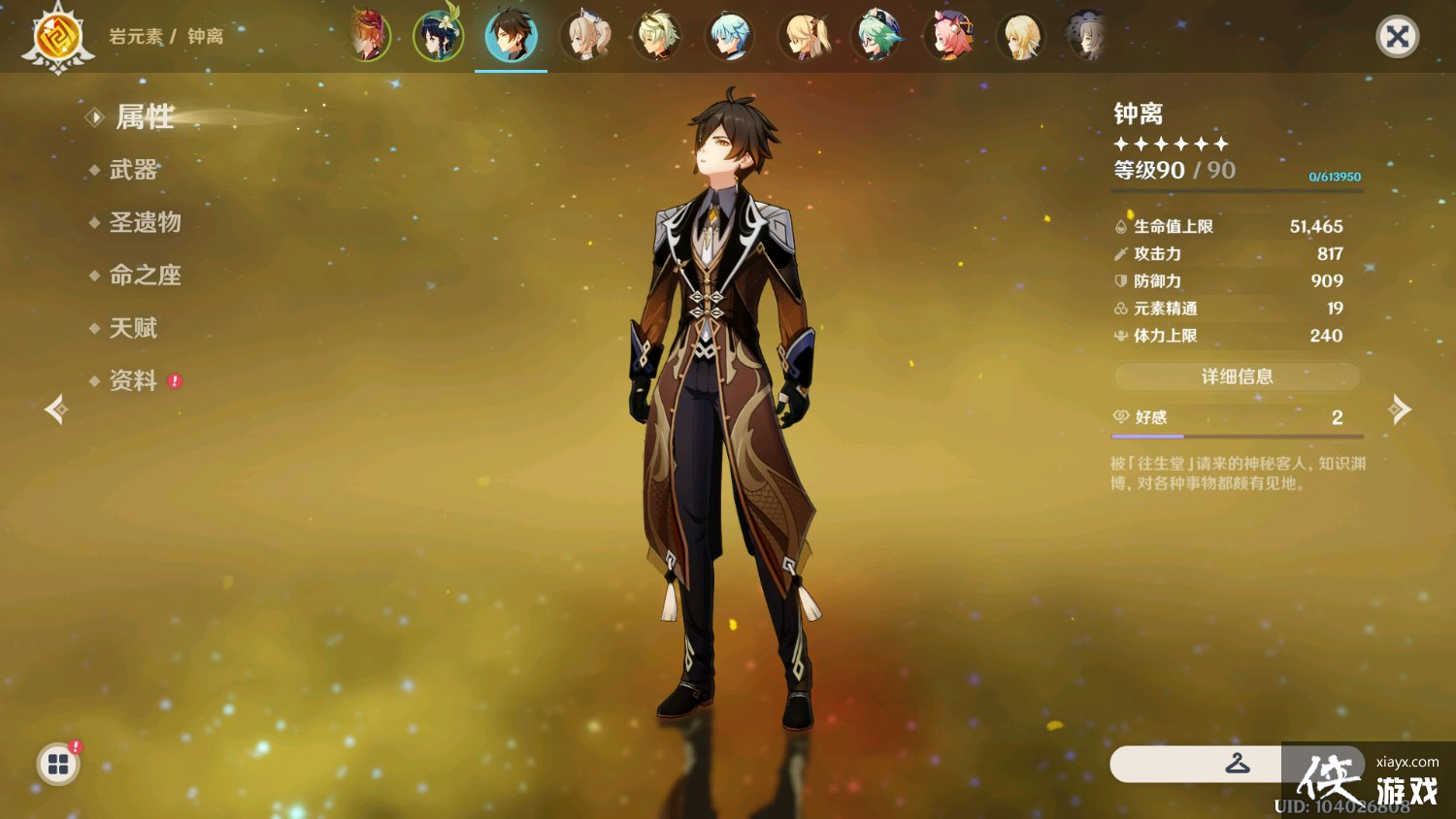Navigate to next character with right arrow
Viewport: 1456px width, 819px height.
(1400, 409)
